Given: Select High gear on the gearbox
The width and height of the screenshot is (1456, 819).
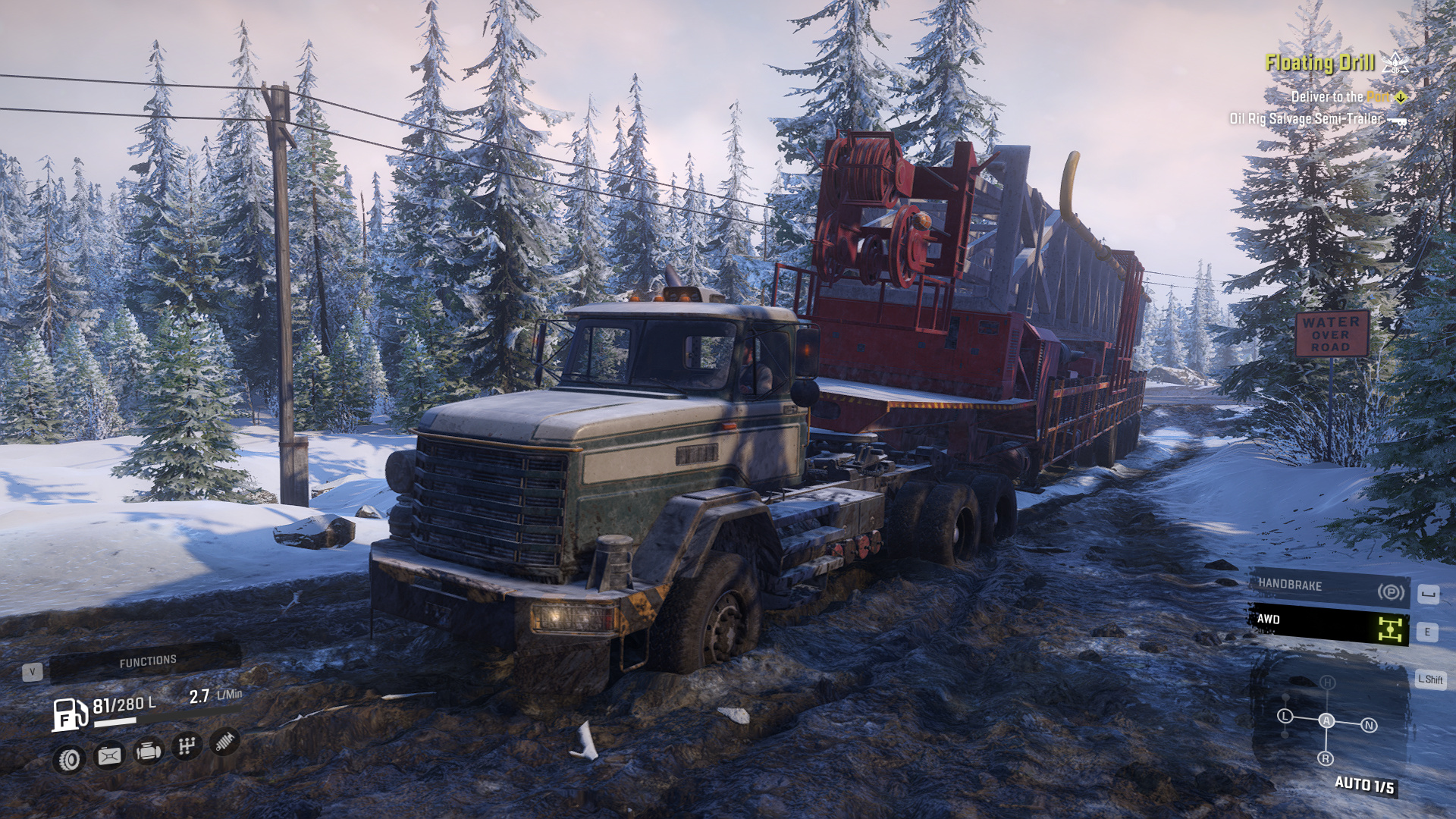Looking at the screenshot, I should click(x=1327, y=682).
